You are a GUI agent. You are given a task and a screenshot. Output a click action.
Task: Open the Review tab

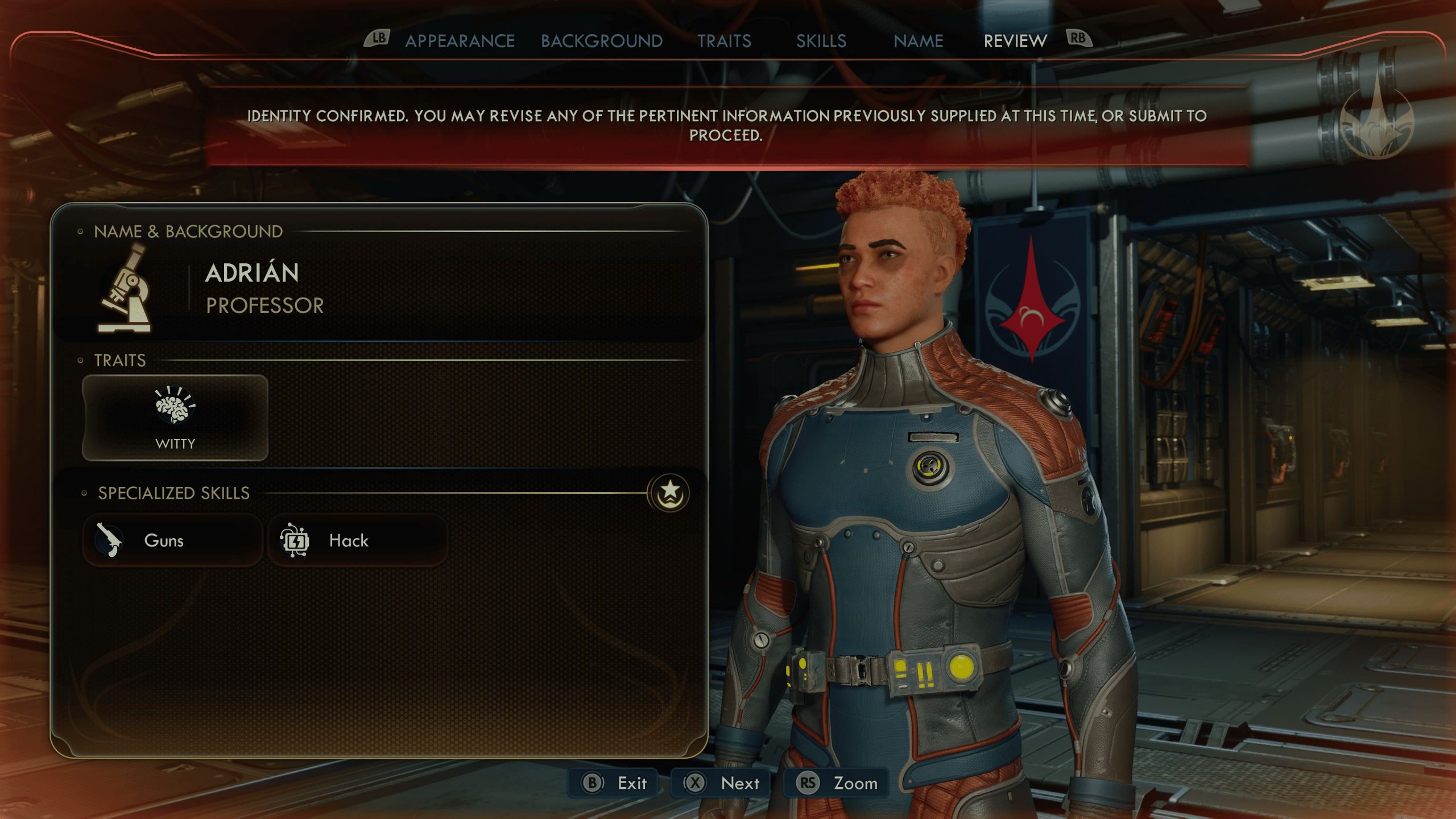[1015, 41]
